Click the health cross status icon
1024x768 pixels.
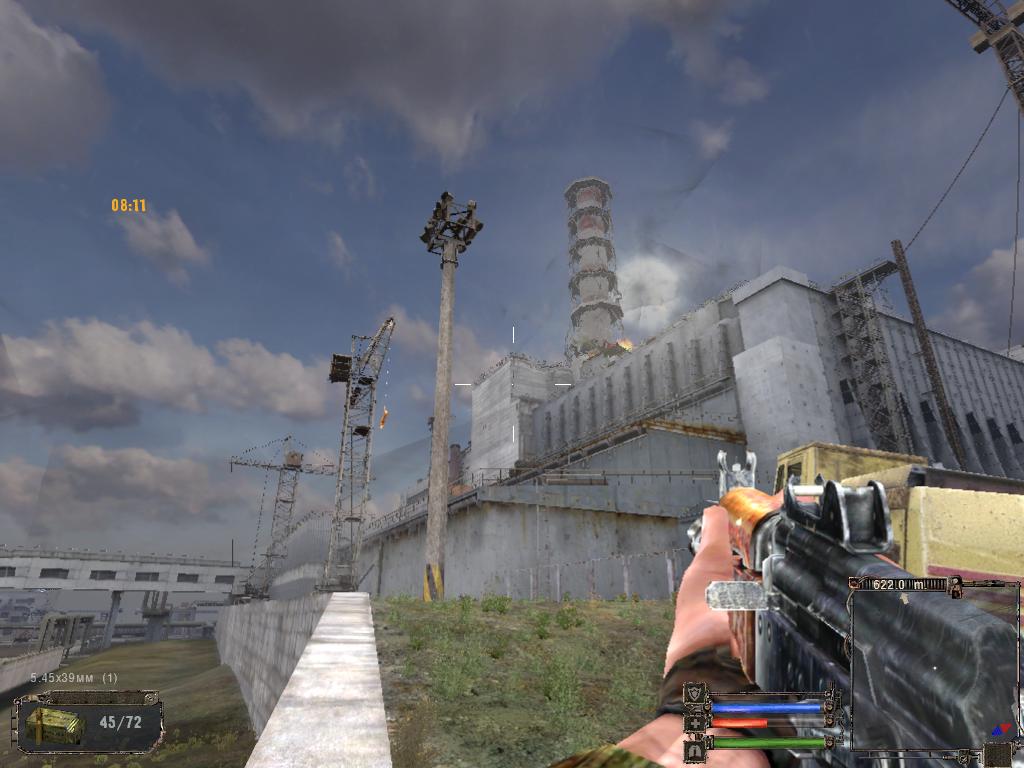point(695,722)
